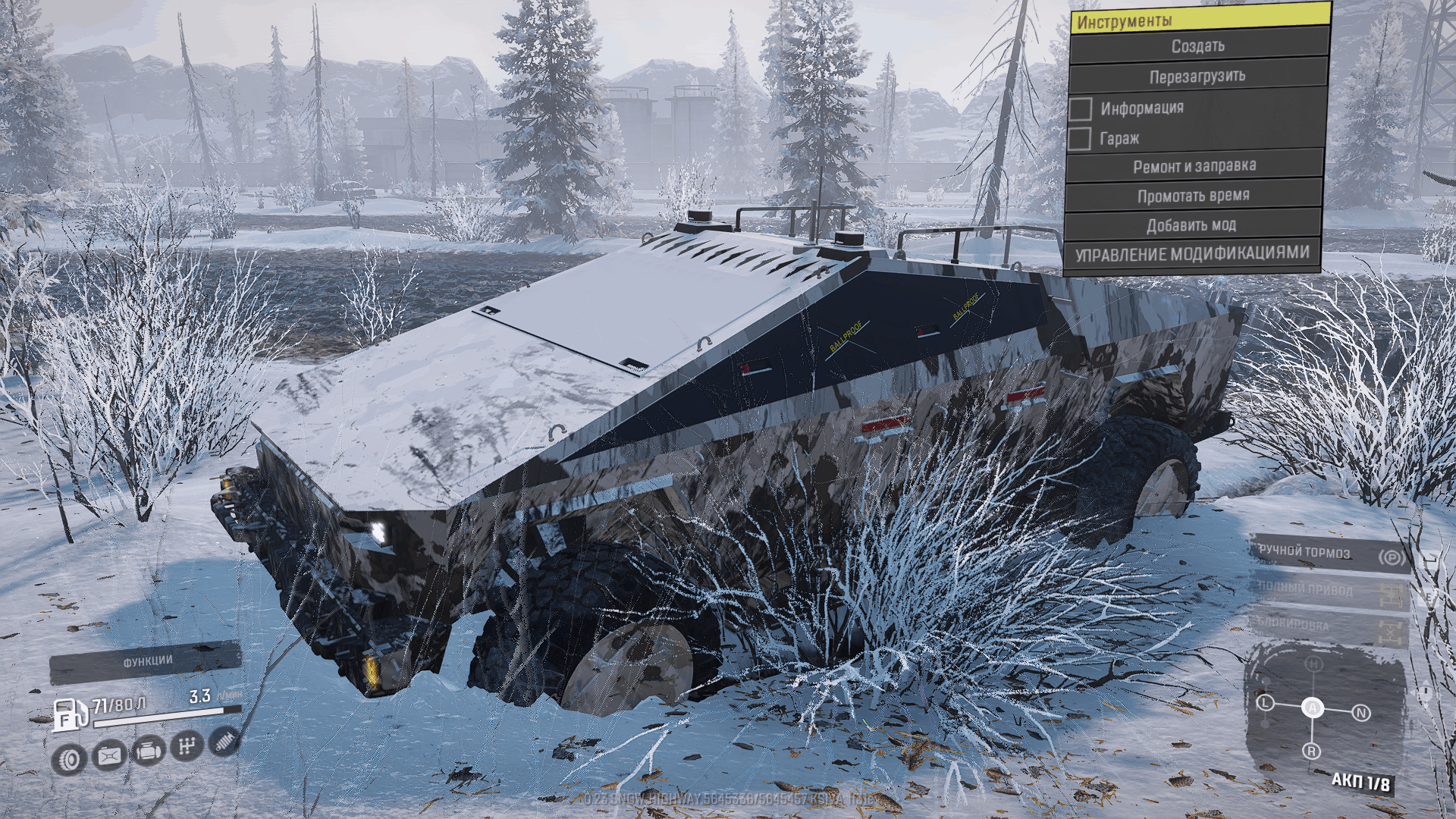Click the engine status icon
Image resolution: width=1456 pixels, height=819 pixels.
148,751
